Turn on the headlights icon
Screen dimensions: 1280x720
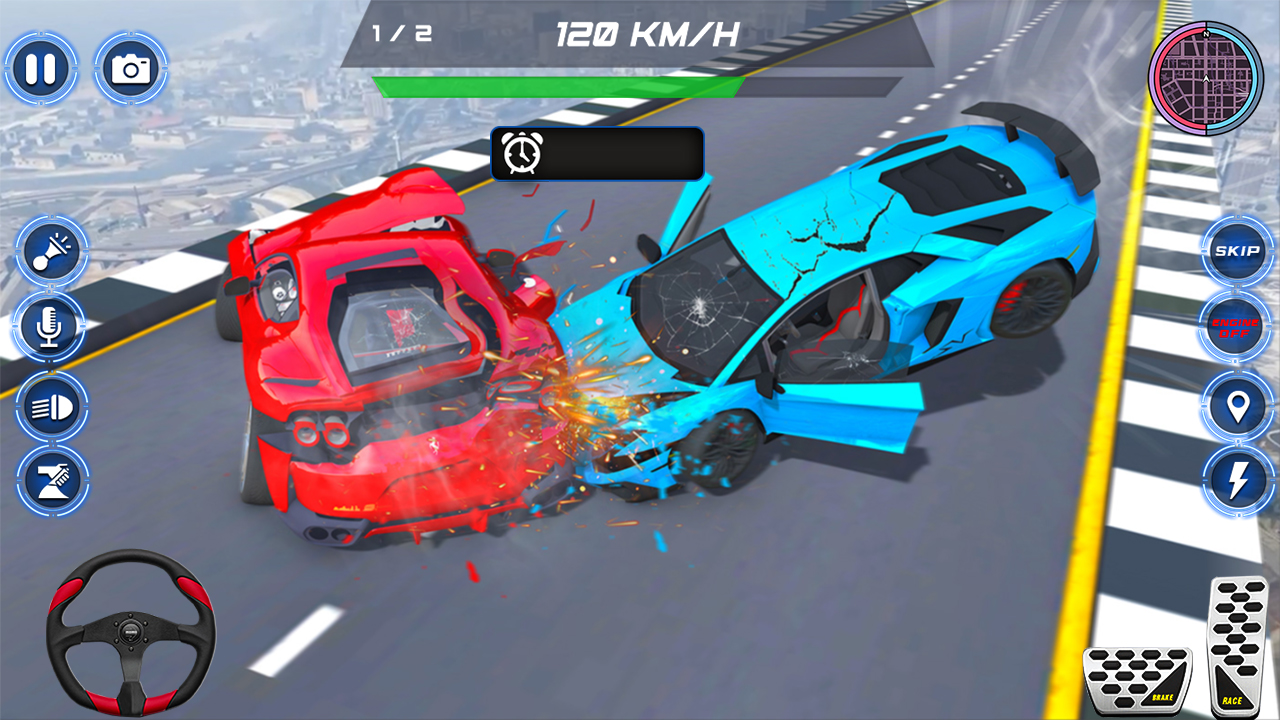pyautogui.click(x=51, y=404)
